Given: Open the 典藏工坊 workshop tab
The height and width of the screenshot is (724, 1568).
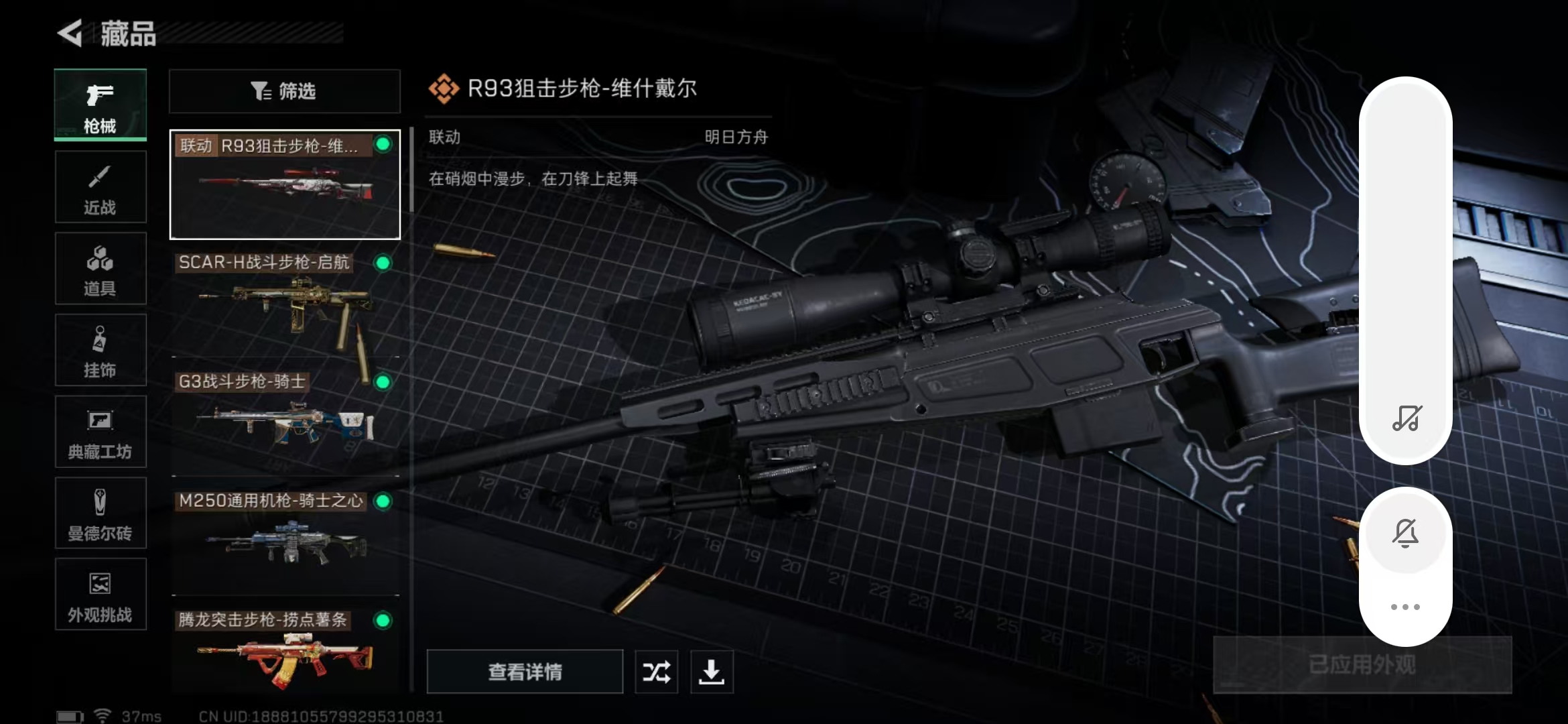Looking at the screenshot, I should [x=101, y=432].
